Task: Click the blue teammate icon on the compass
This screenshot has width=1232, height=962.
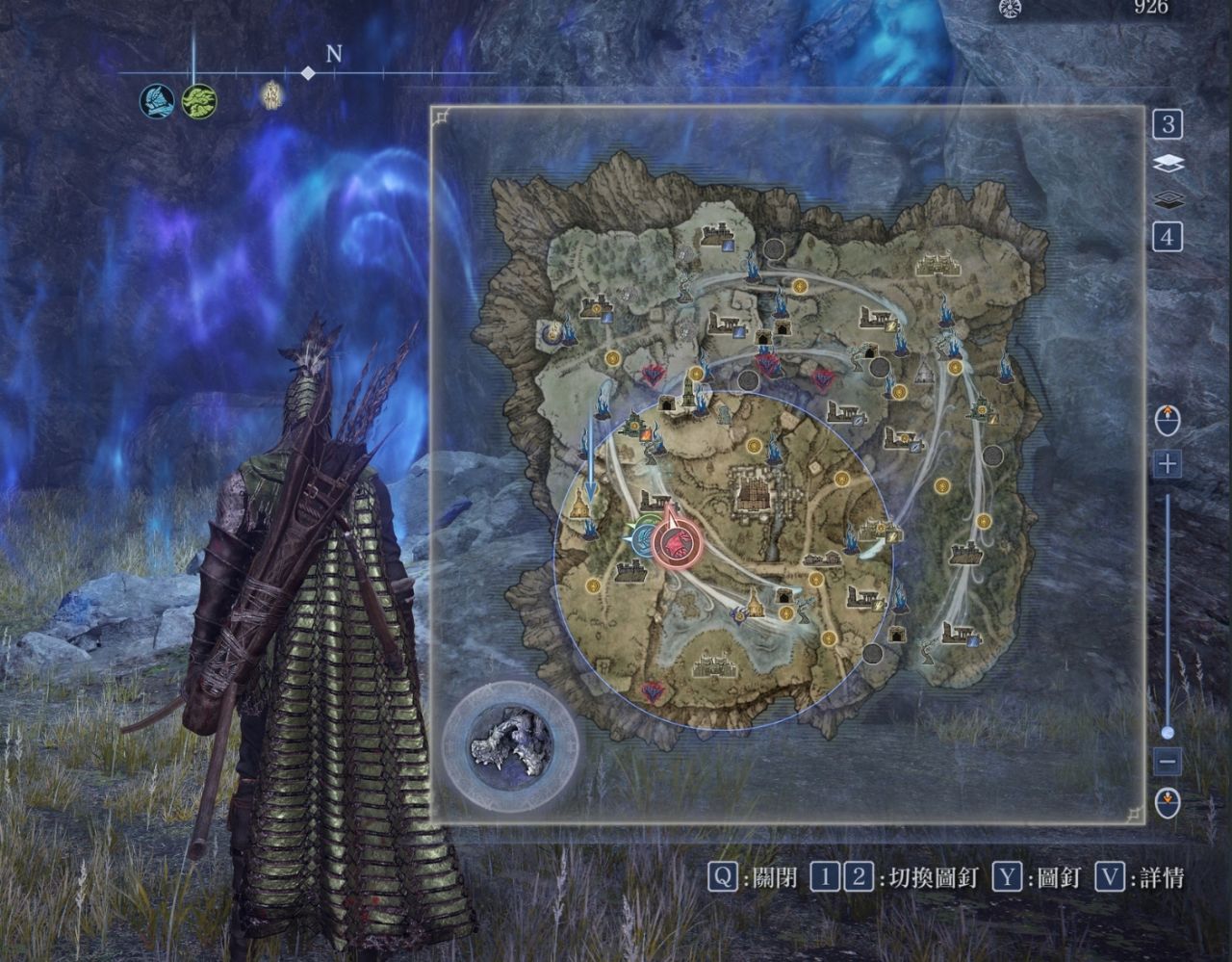Action: (157, 101)
